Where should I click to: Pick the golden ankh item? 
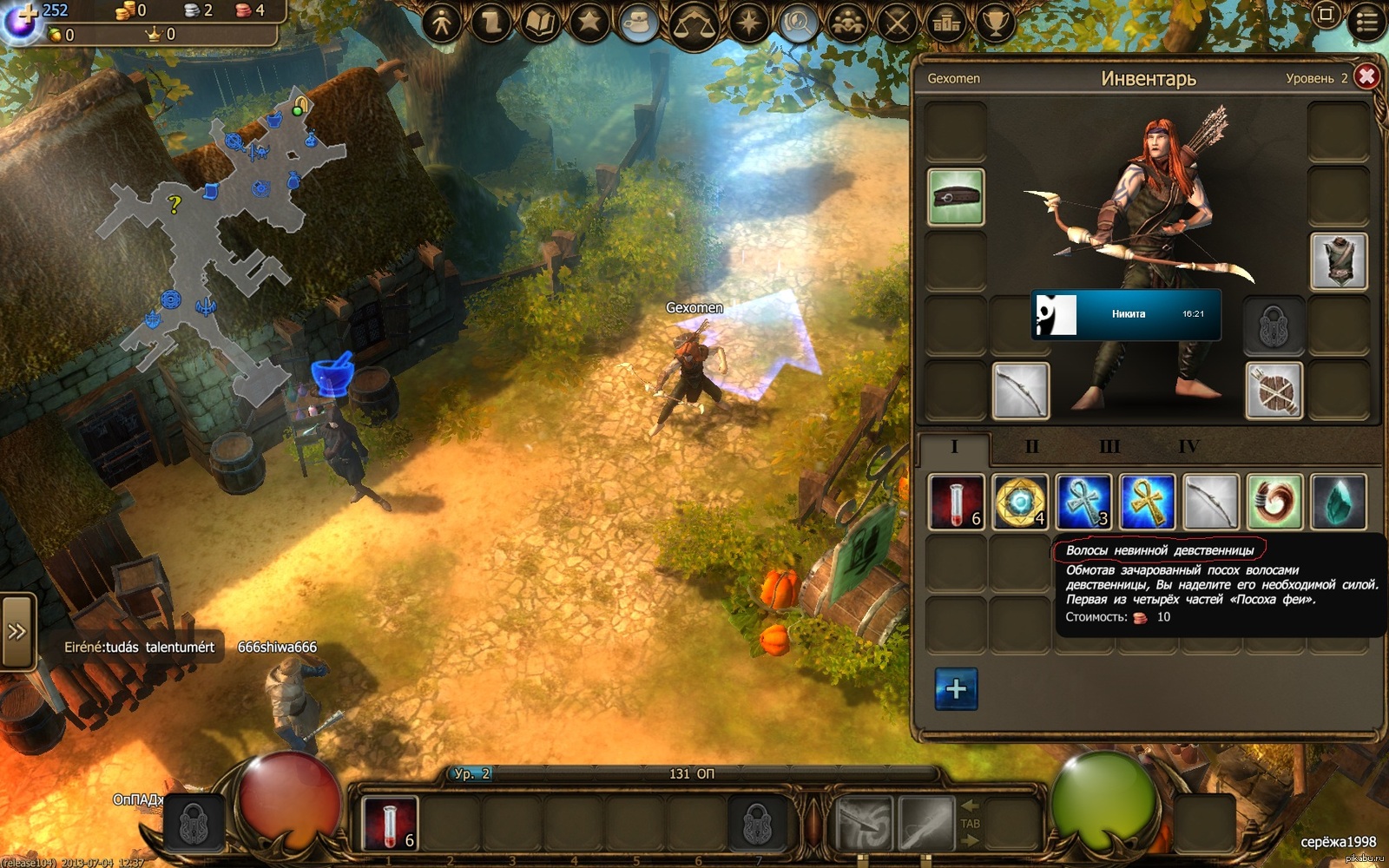[x=1147, y=502]
